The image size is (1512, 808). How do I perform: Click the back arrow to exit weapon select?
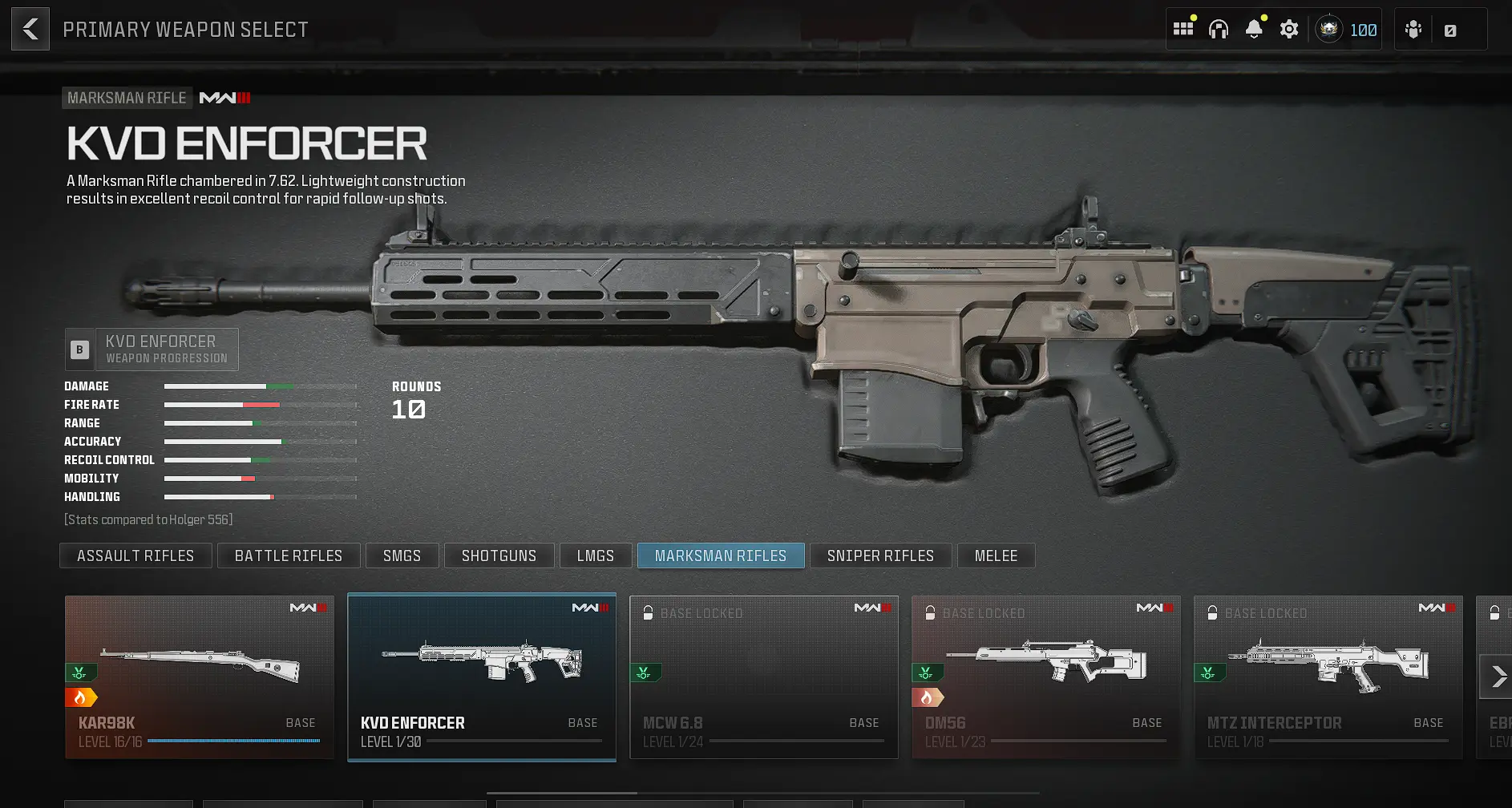pyautogui.click(x=30, y=28)
